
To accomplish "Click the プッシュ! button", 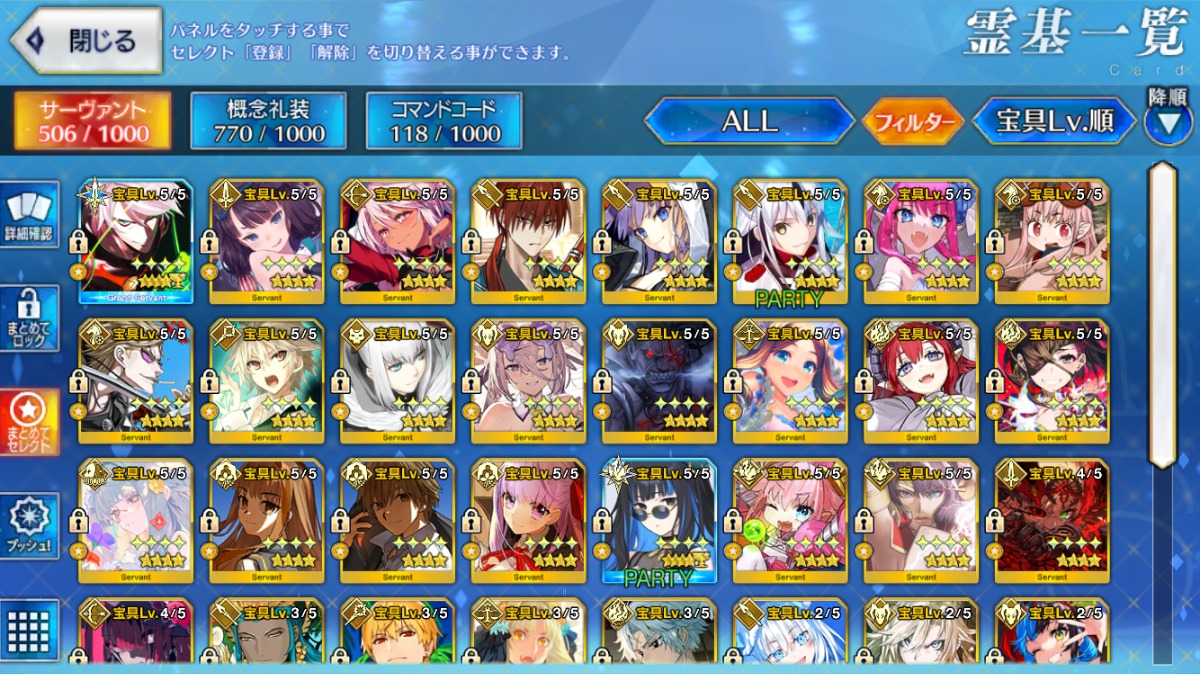I will point(28,525).
